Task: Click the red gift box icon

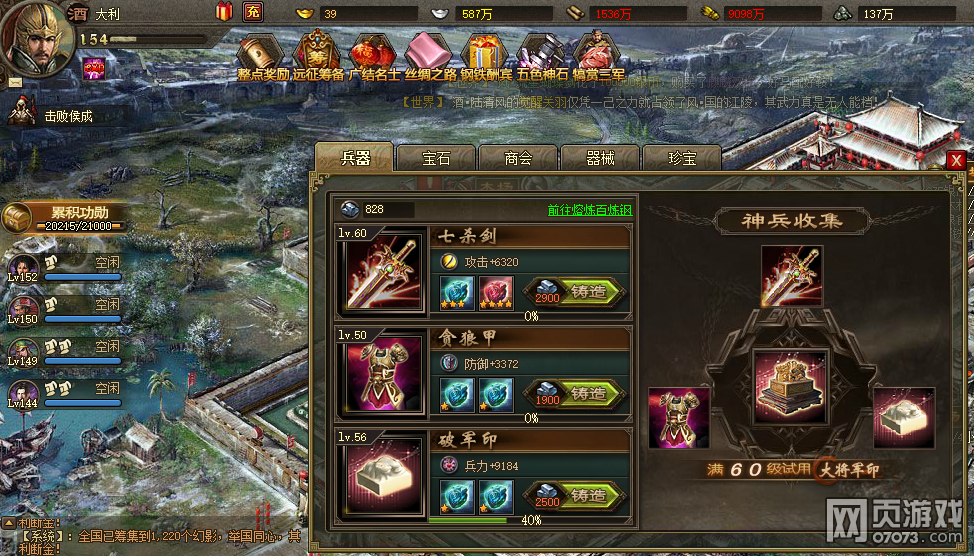Action: click(224, 12)
